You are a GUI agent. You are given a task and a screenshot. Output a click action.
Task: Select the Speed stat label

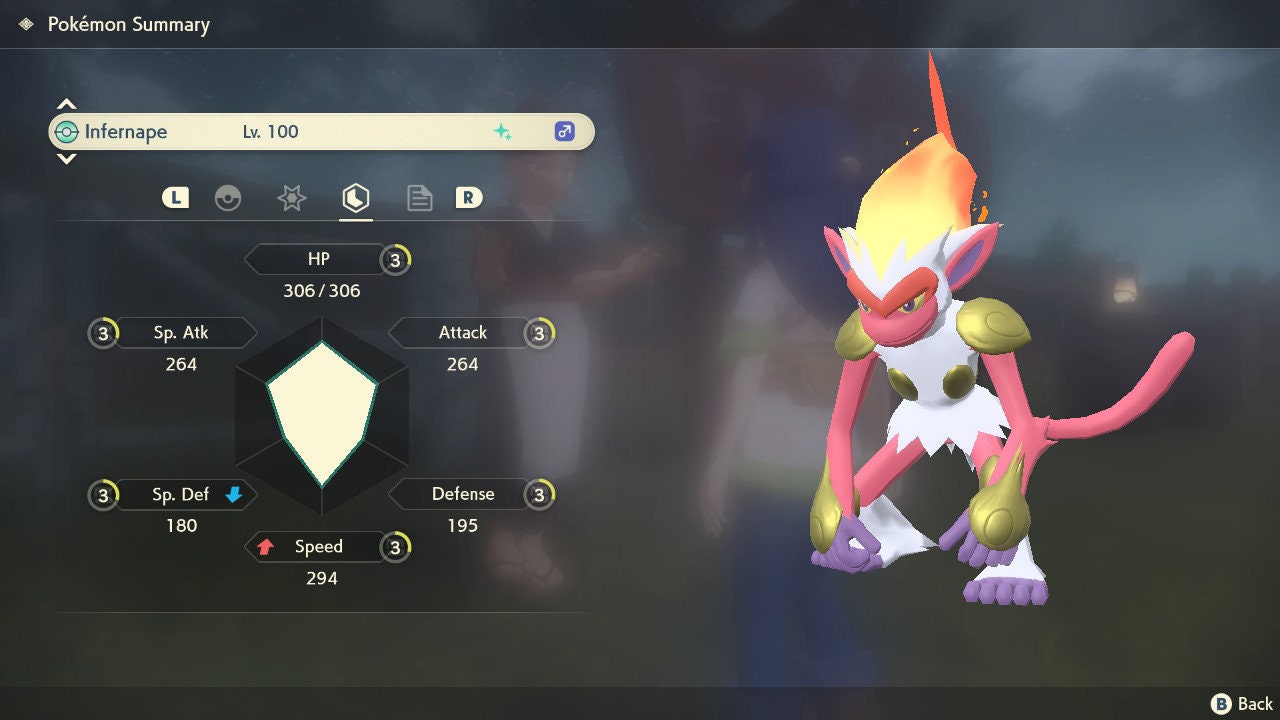(318, 547)
